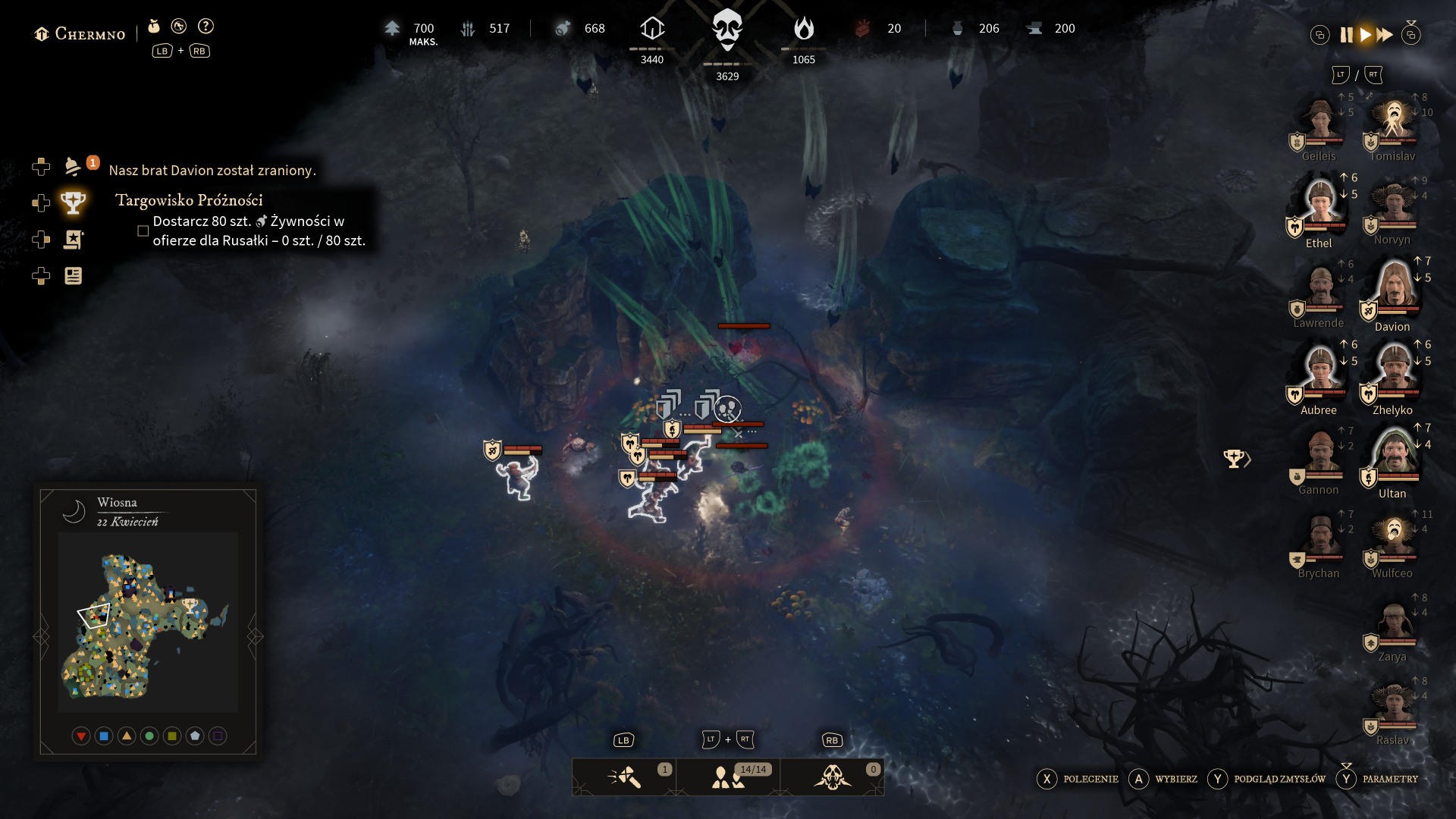
Task: Select Aubree in the roster
Action: pos(1320,372)
